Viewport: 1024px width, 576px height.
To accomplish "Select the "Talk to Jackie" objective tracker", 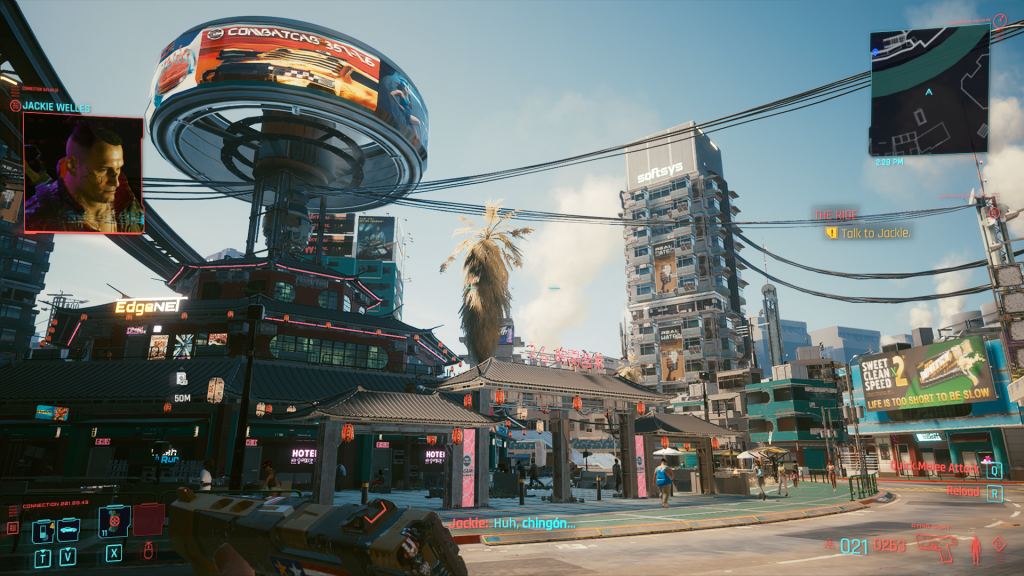I will coord(868,233).
